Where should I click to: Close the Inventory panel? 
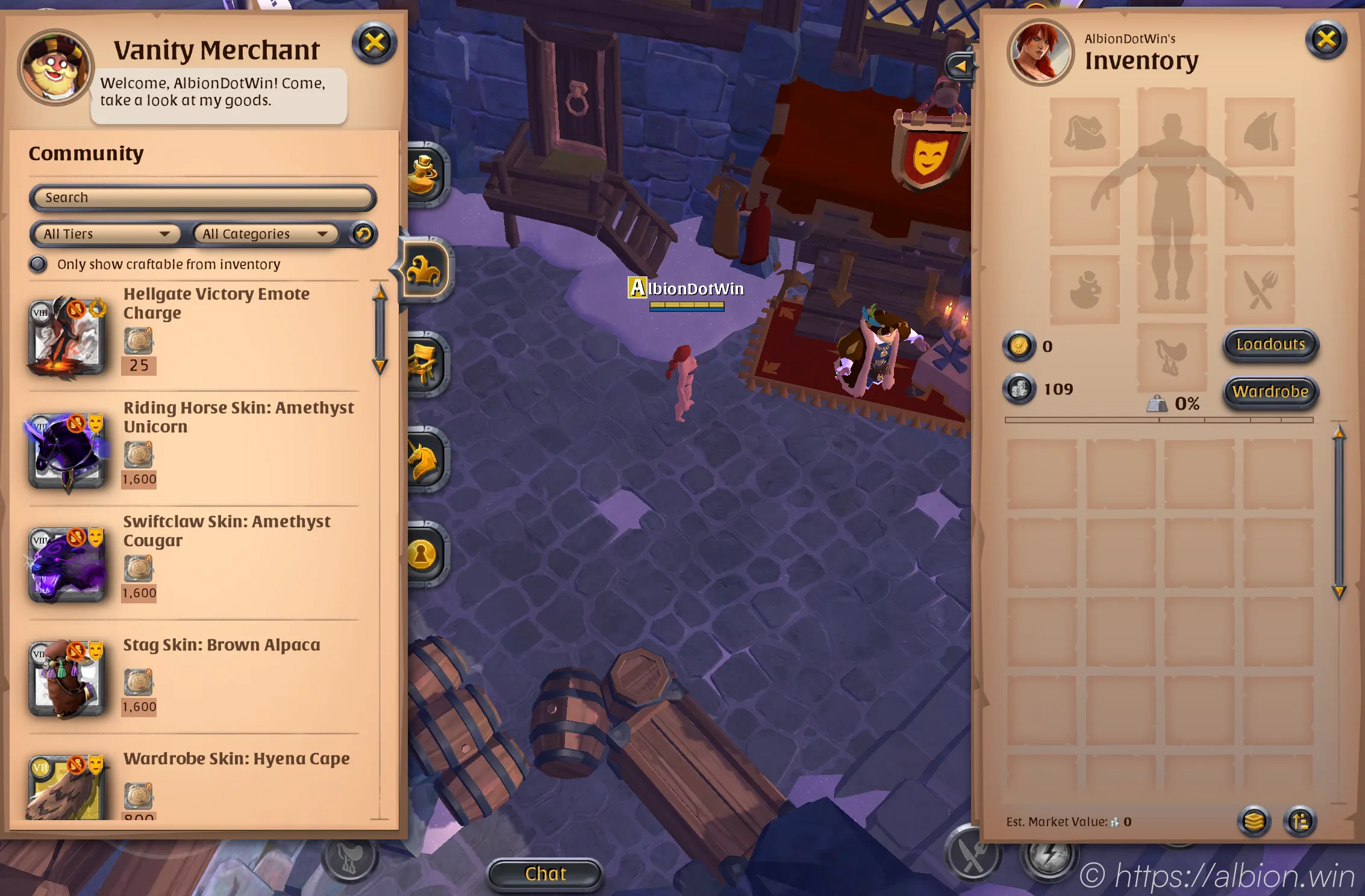click(x=1326, y=40)
